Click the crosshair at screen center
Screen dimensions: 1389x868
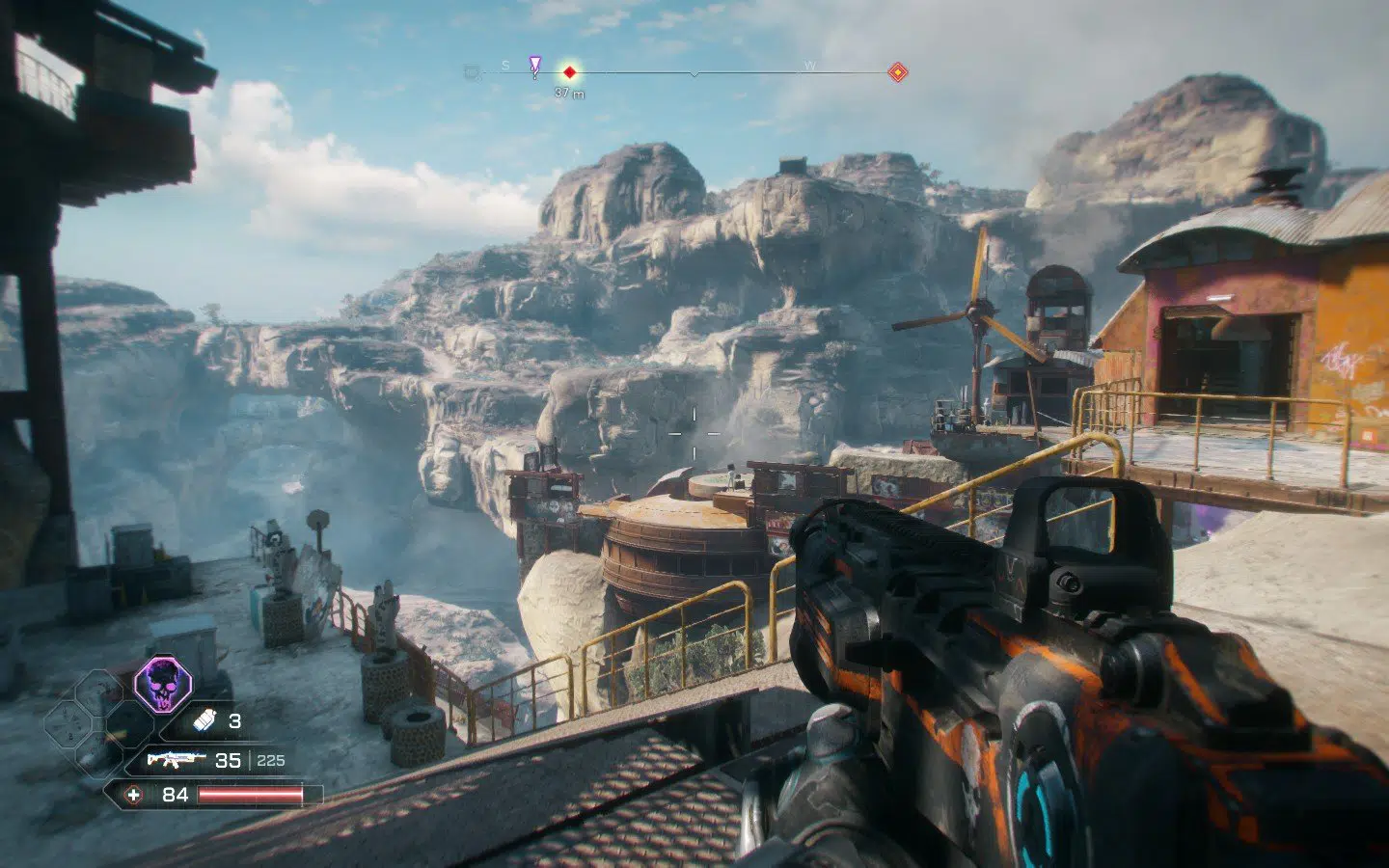pyautogui.click(x=694, y=434)
